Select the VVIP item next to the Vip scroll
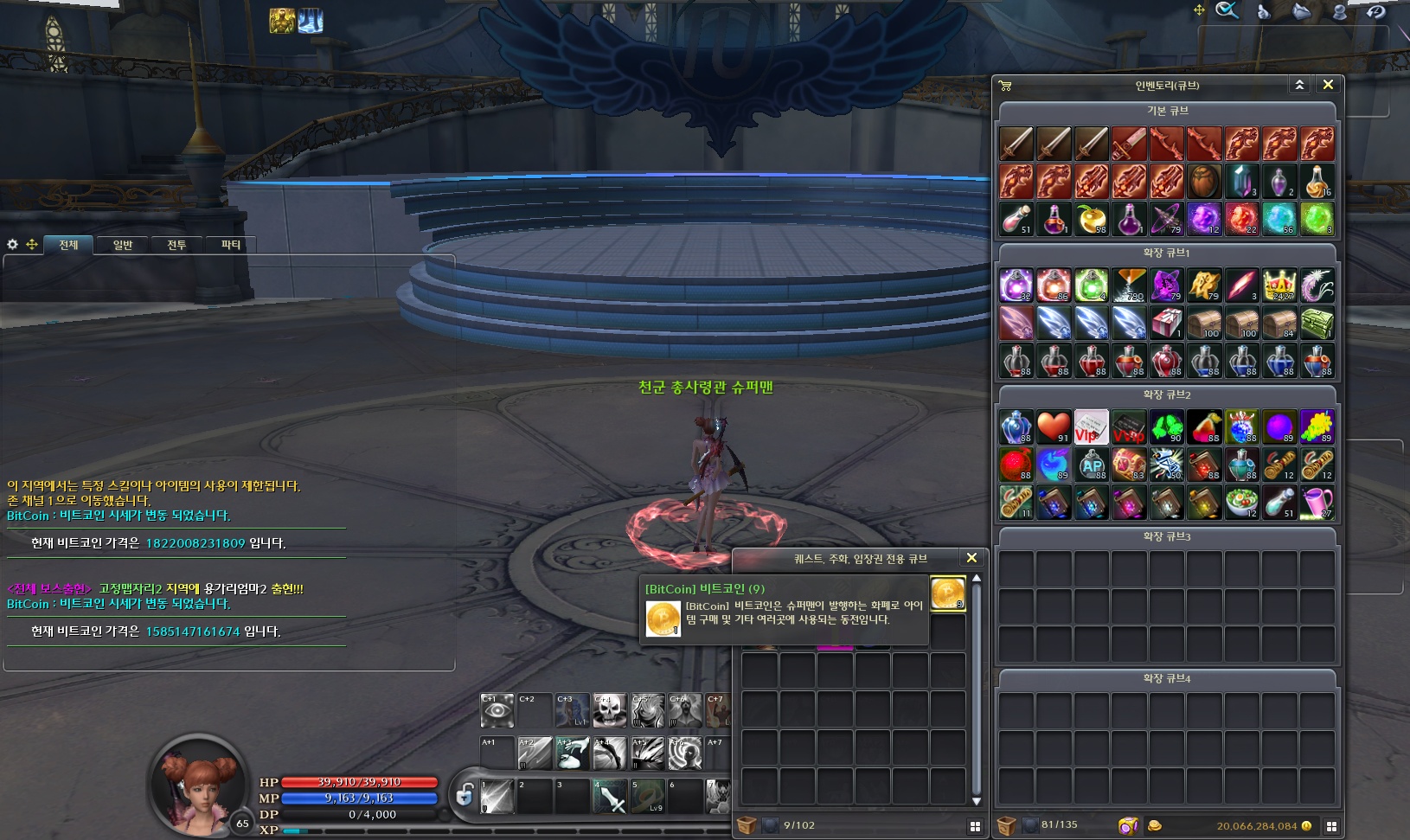 click(1129, 426)
